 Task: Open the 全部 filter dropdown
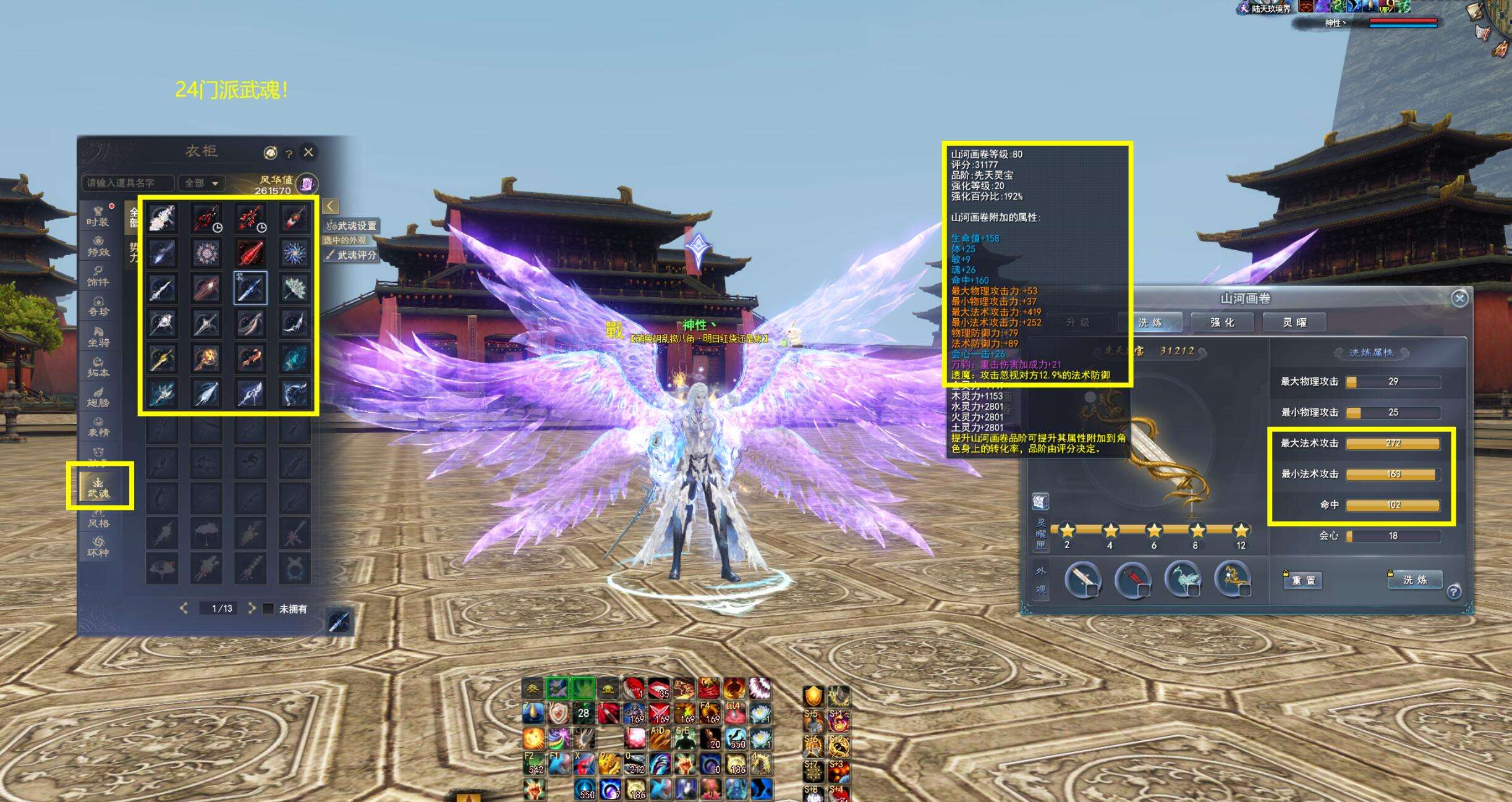pos(201,183)
